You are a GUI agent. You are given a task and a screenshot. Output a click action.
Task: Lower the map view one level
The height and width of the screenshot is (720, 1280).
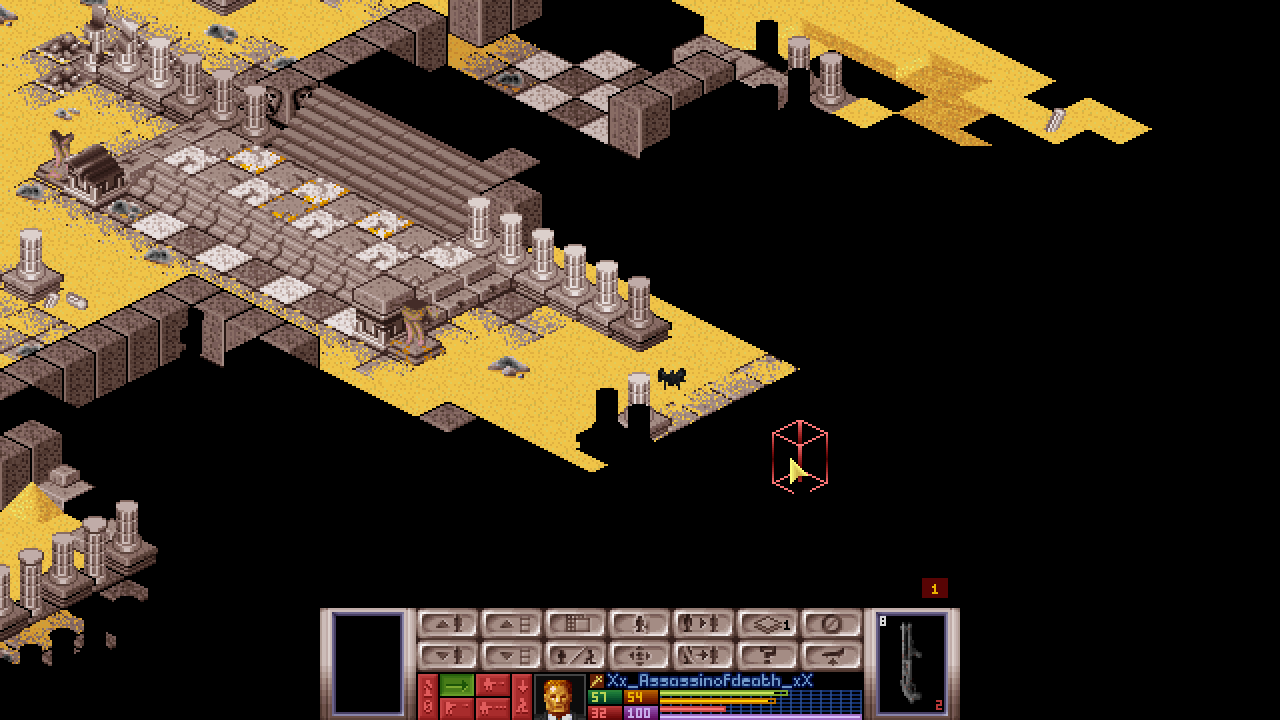point(512,656)
